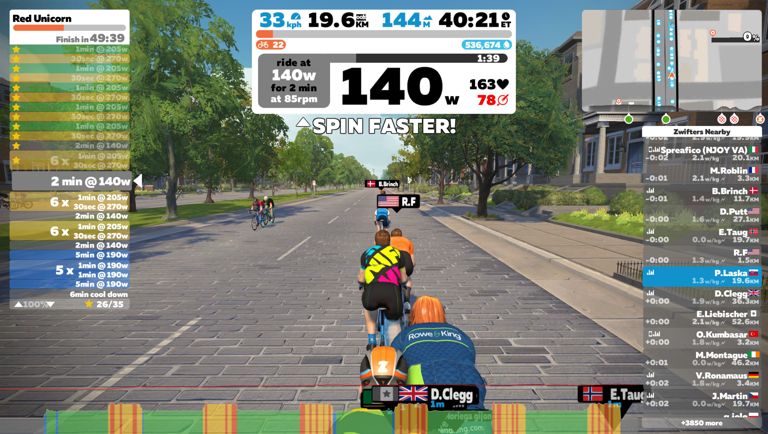The width and height of the screenshot is (768, 434).
Task: Click the Red Unicorn workout title panel
Action: [69, 27]
